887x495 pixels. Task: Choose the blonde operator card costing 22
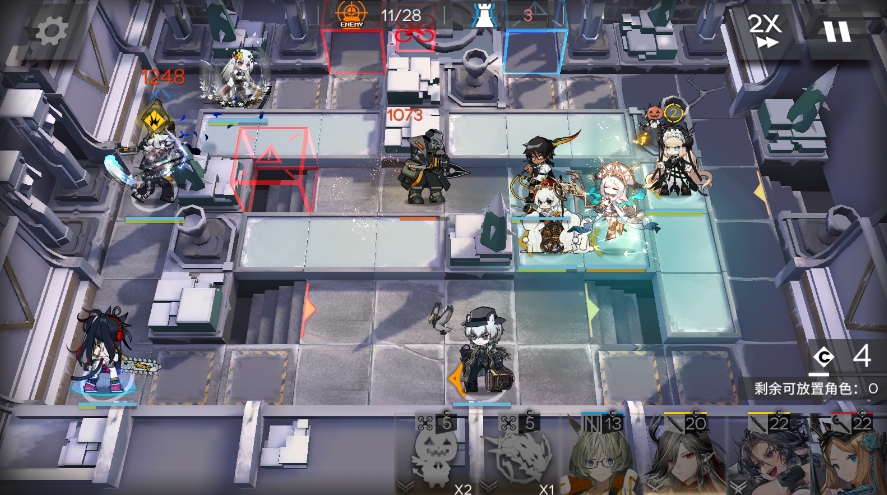(x=848, y=456)
